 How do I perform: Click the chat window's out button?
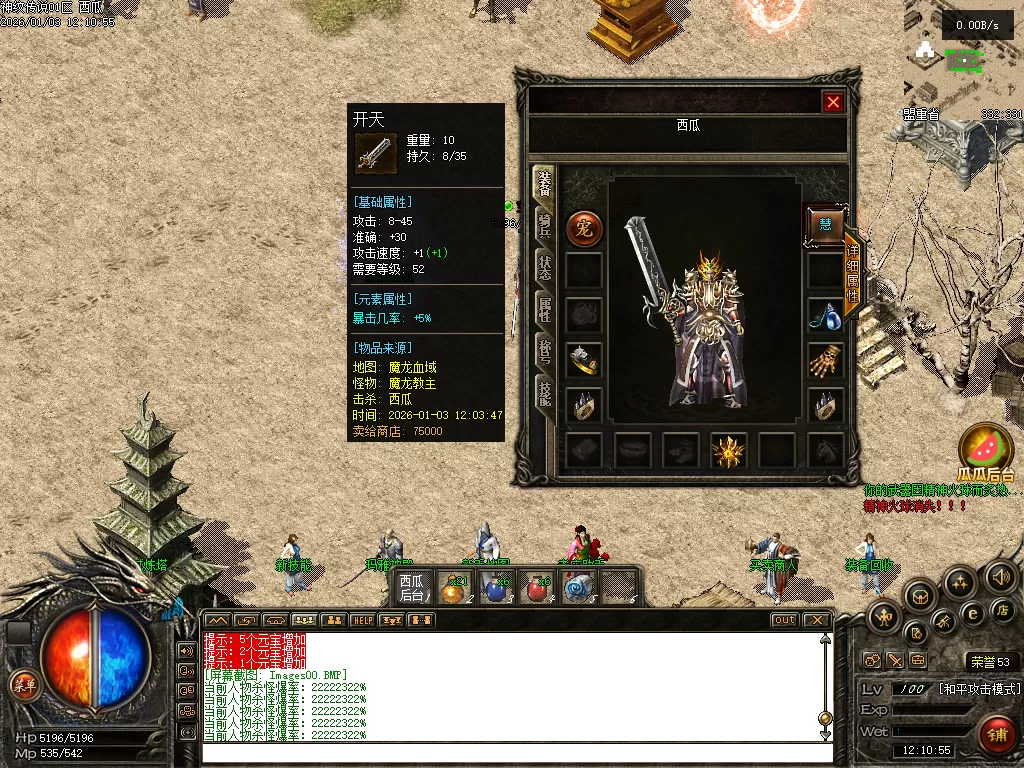785,620
